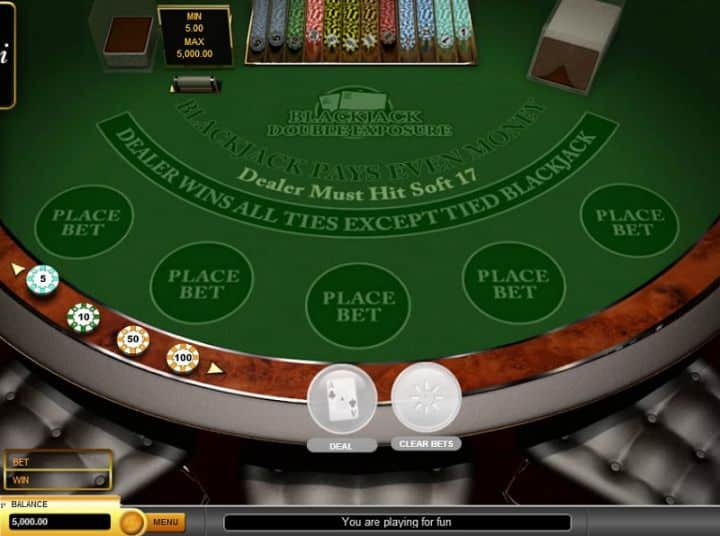Show higher chip values with the arrow after the 100 chip
The width and height of the screenshot is (720, 536).
coord(214,368)
